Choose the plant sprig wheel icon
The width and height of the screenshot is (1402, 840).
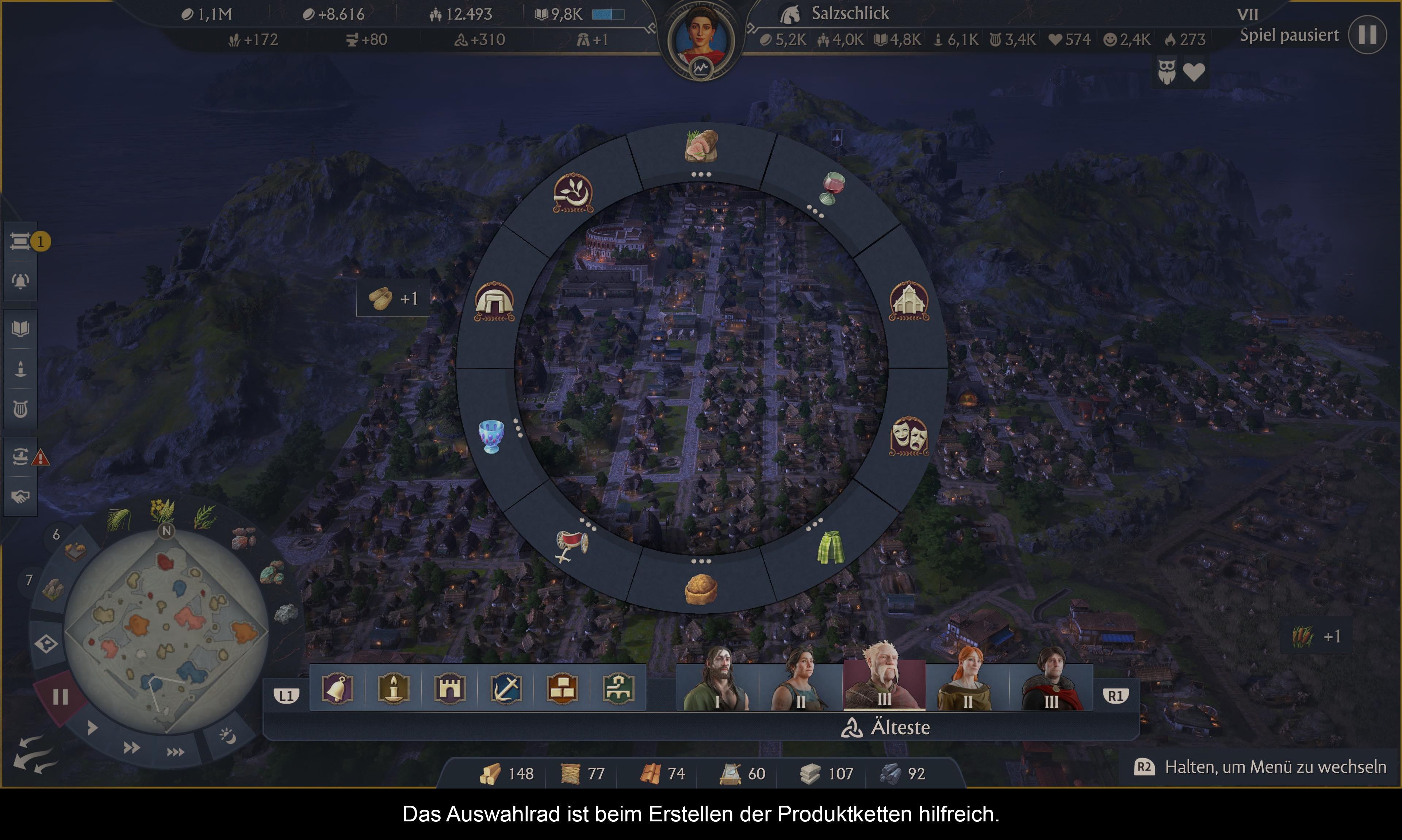pyautogui.click(x=573, y=192)
